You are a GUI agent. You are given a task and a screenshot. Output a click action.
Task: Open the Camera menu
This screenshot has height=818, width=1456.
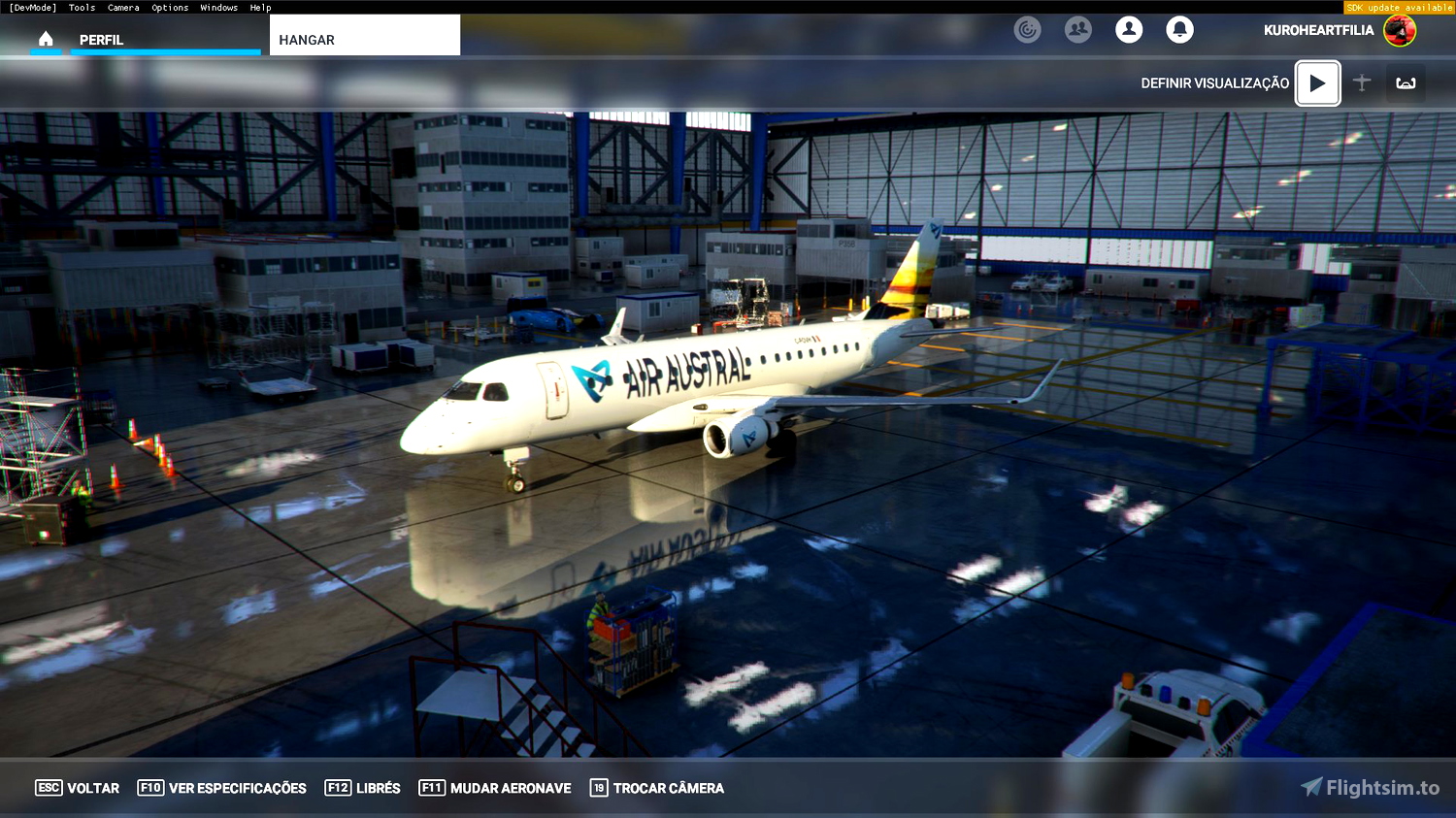coord(123,7)
